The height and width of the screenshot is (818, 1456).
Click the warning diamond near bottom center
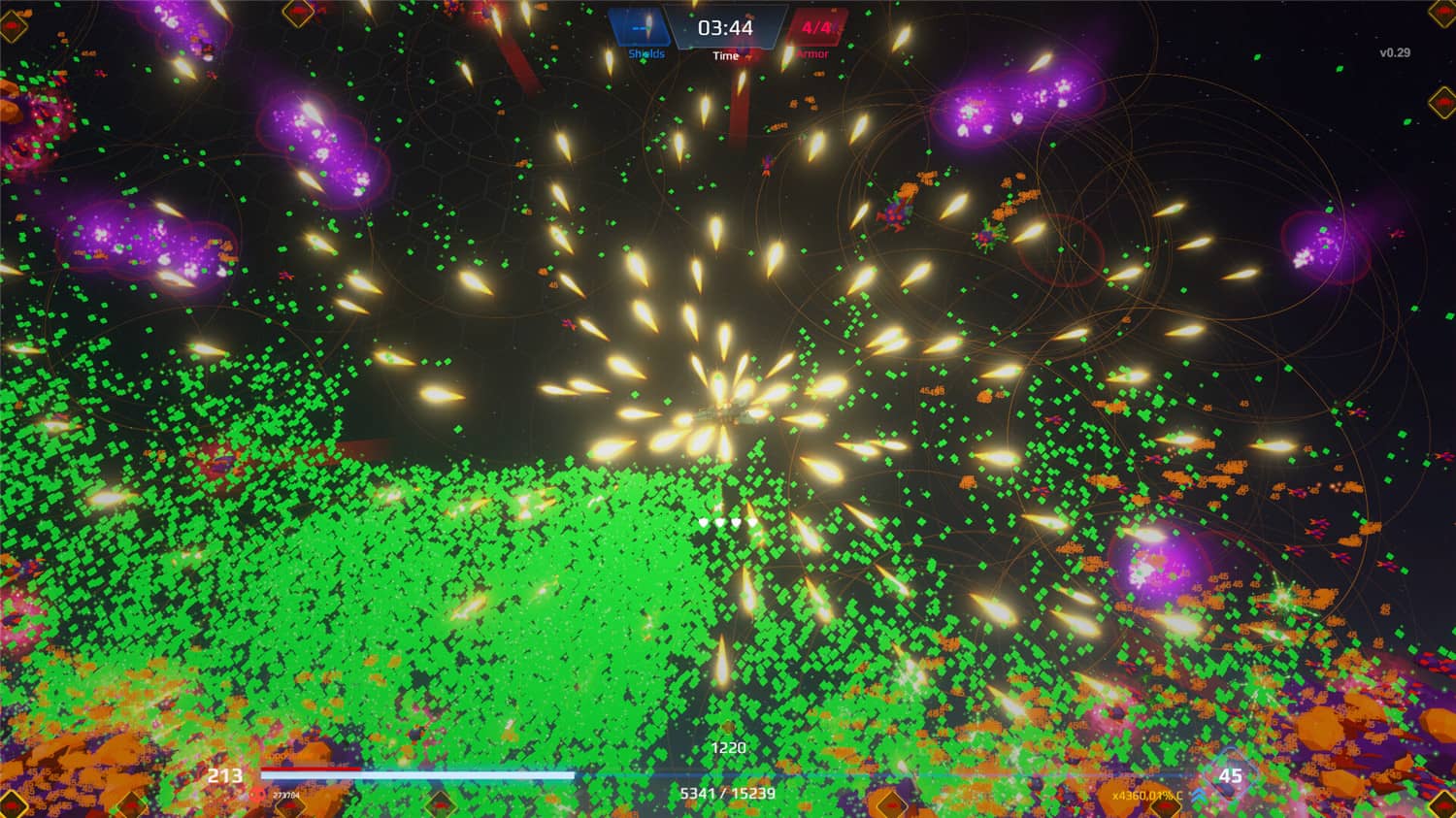(x=889, y=803)
